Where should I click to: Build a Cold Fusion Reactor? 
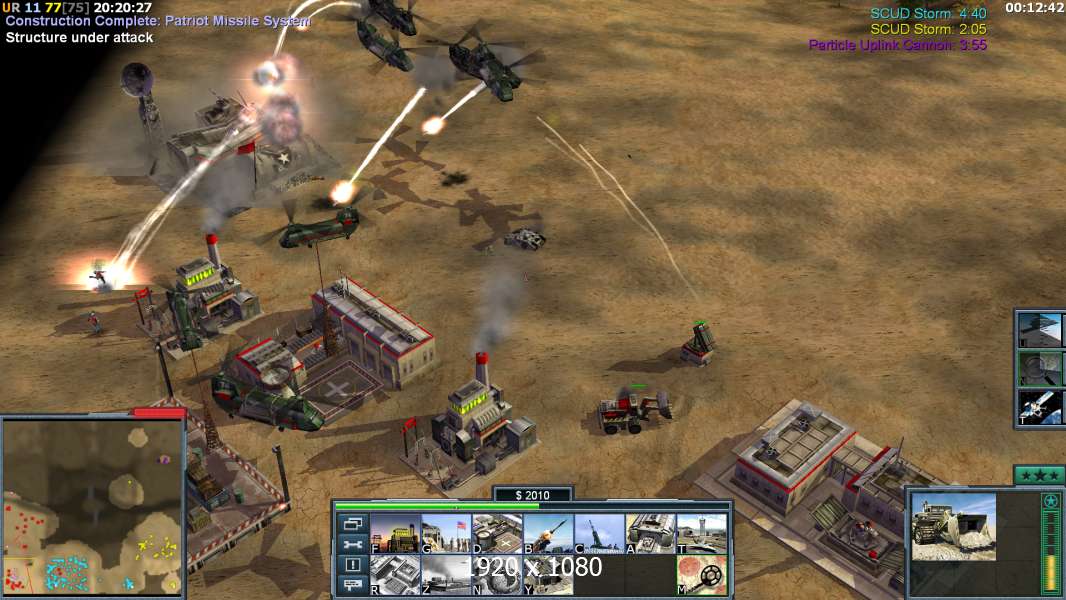395,534
